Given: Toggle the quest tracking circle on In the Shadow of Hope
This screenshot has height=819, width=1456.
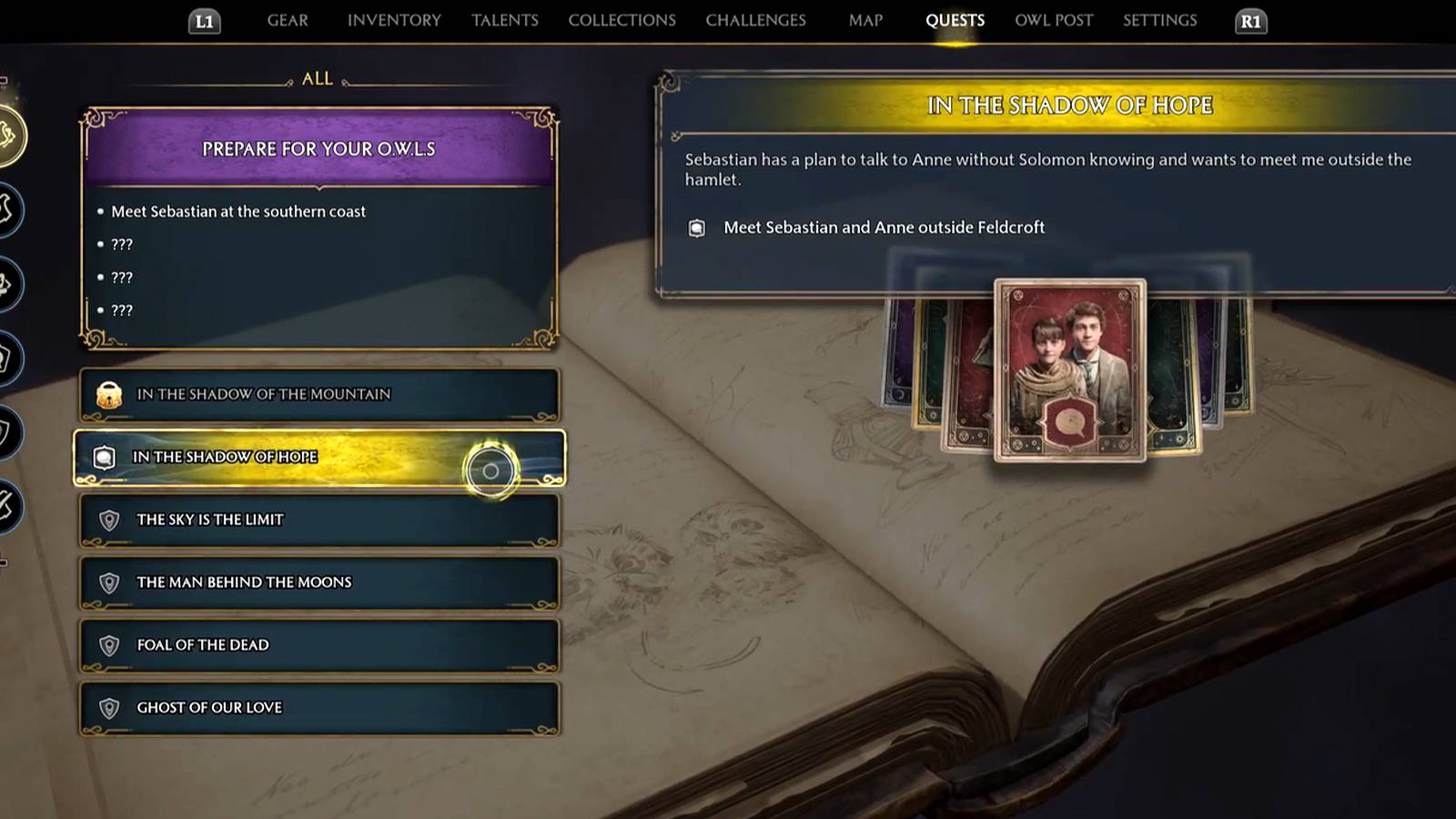Looking at the screenshot, I should coord(491,470).
